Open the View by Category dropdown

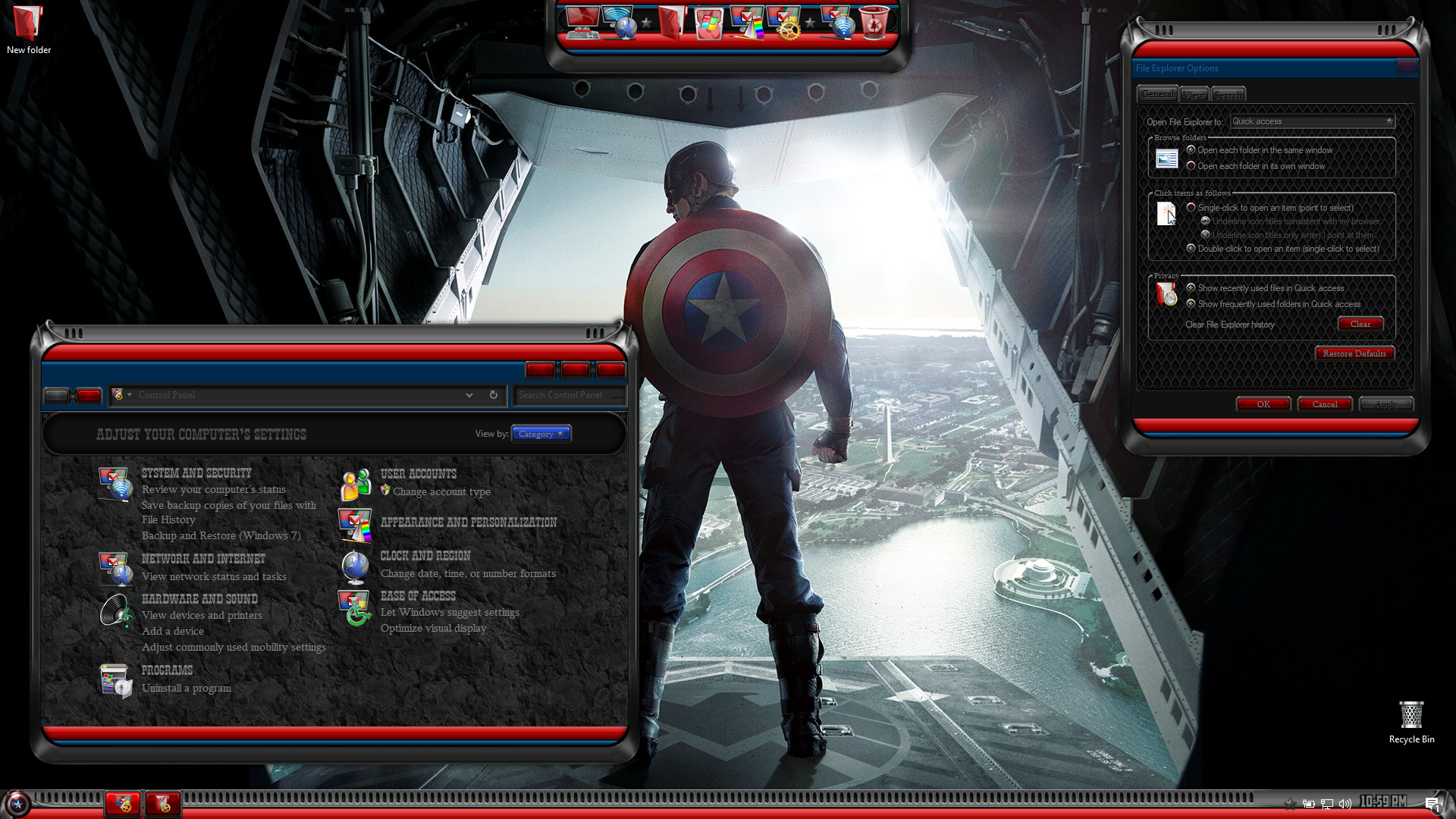[x=541, y=434]
